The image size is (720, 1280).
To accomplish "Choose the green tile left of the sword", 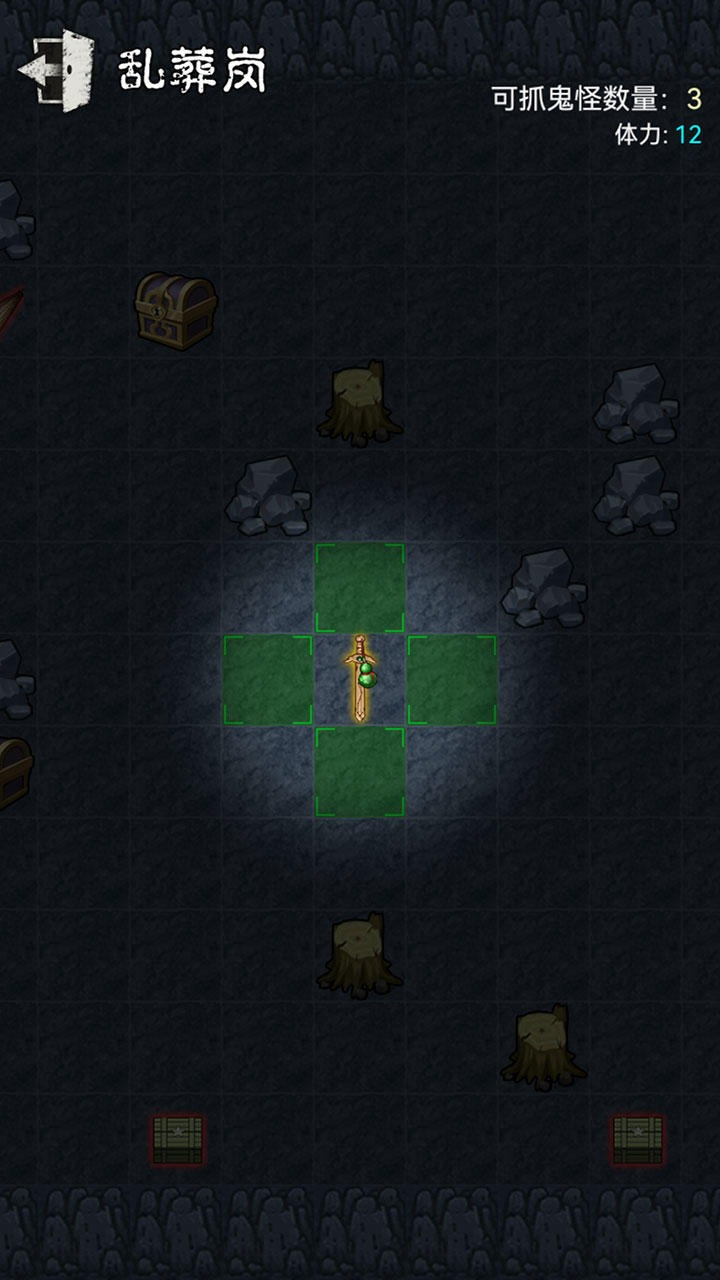I will (268, 680).
